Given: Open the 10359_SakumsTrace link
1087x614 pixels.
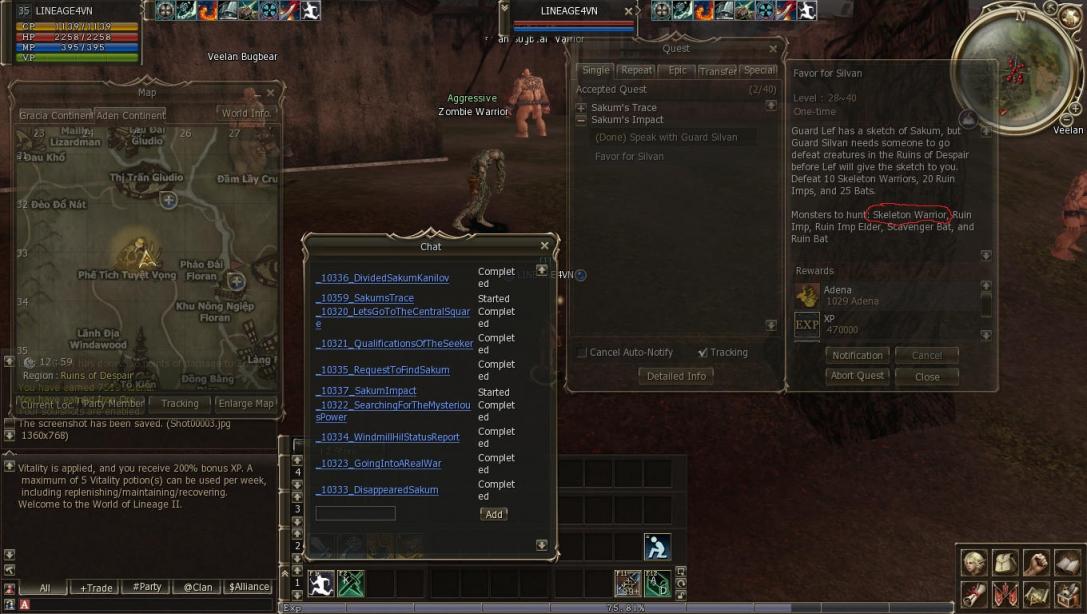Looking at the screenshot, I should click(x=364, y=298).
